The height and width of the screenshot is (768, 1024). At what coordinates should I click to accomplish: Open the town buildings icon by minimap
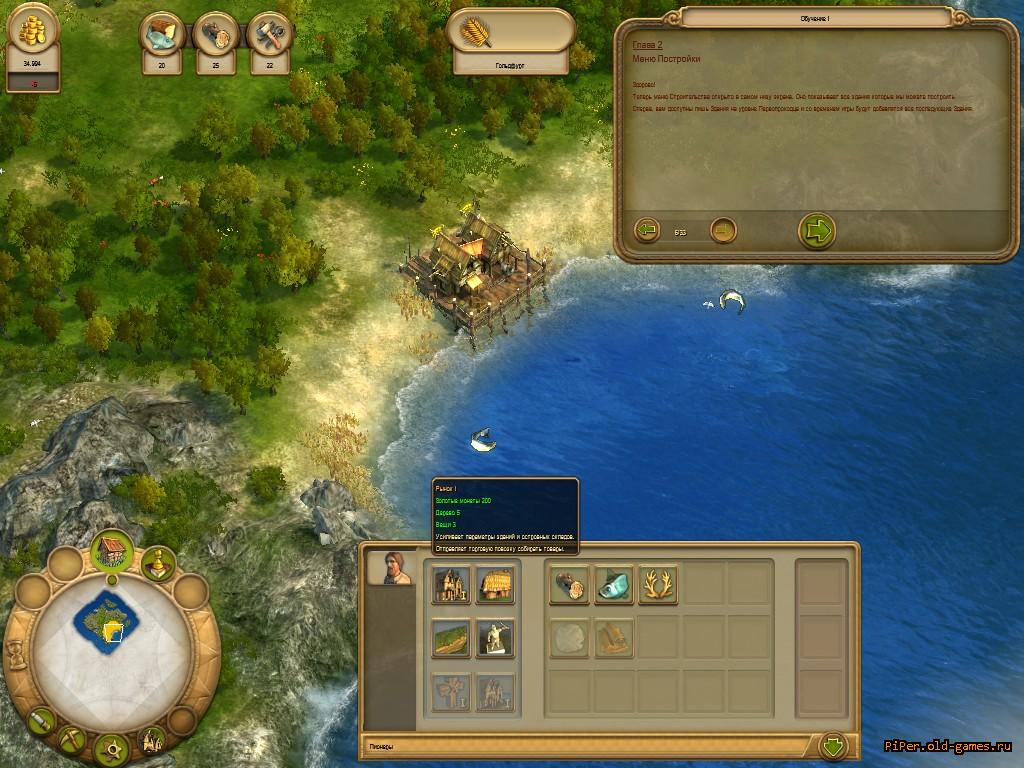pos(152,740)
